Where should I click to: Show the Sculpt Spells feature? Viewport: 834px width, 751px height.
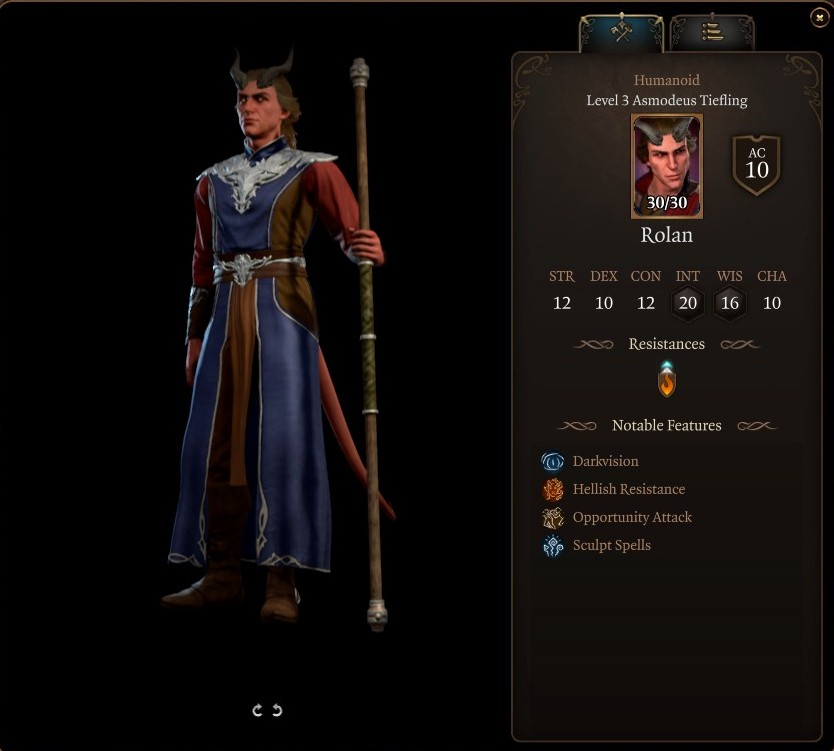pos(610,545)
